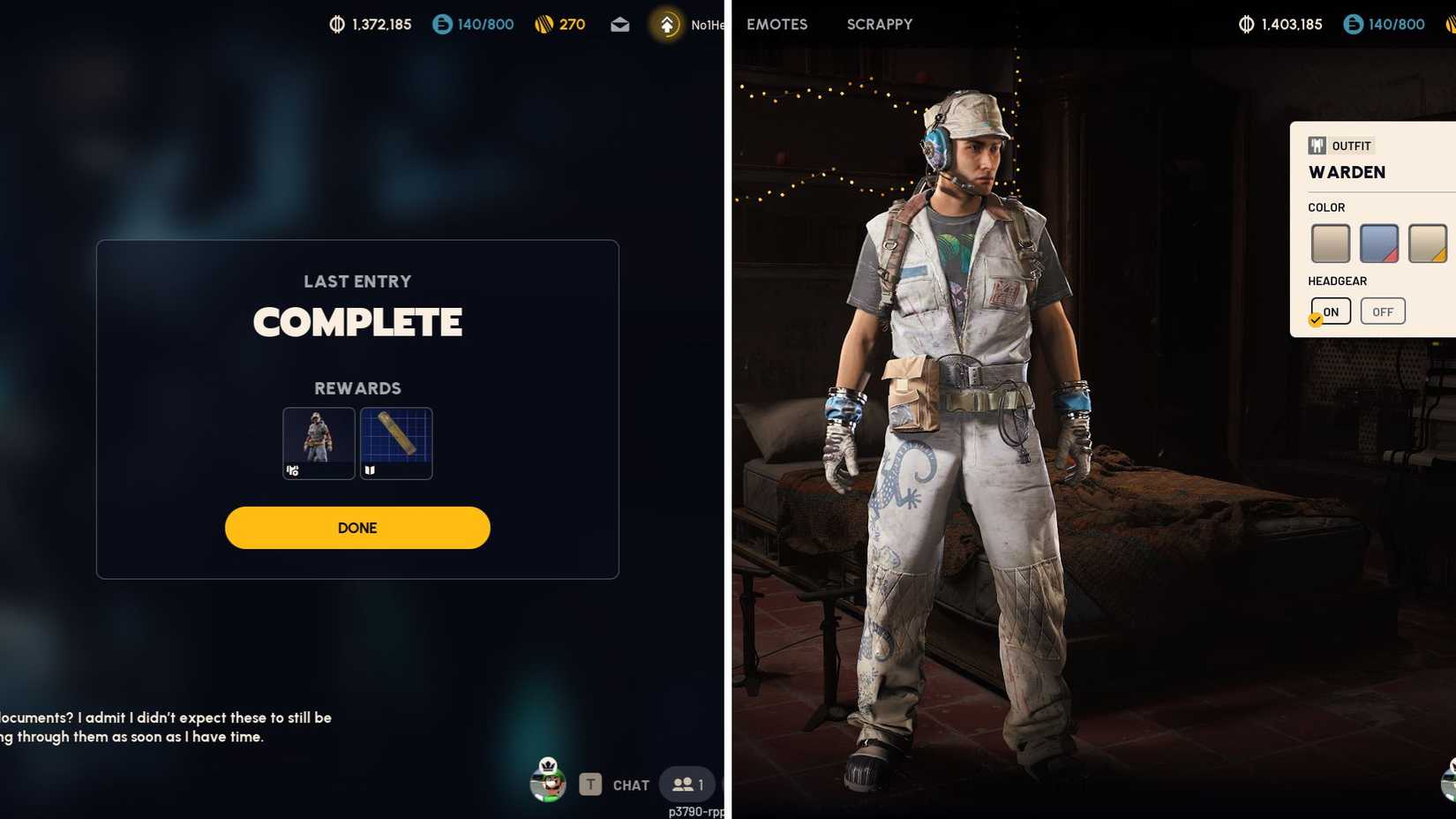Open the SCRAPPY tab
The height and width of the screenshot is (819, 1456).
[x=879, y=25]
